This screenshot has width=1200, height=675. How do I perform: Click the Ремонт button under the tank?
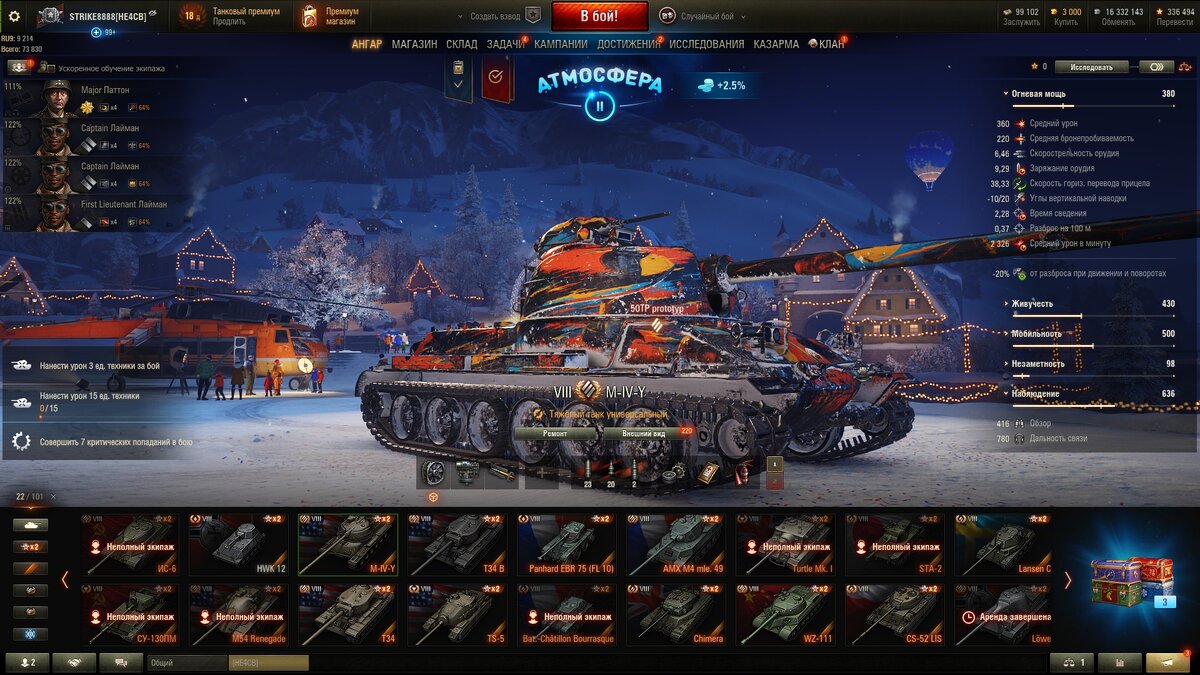coord(555,434)
